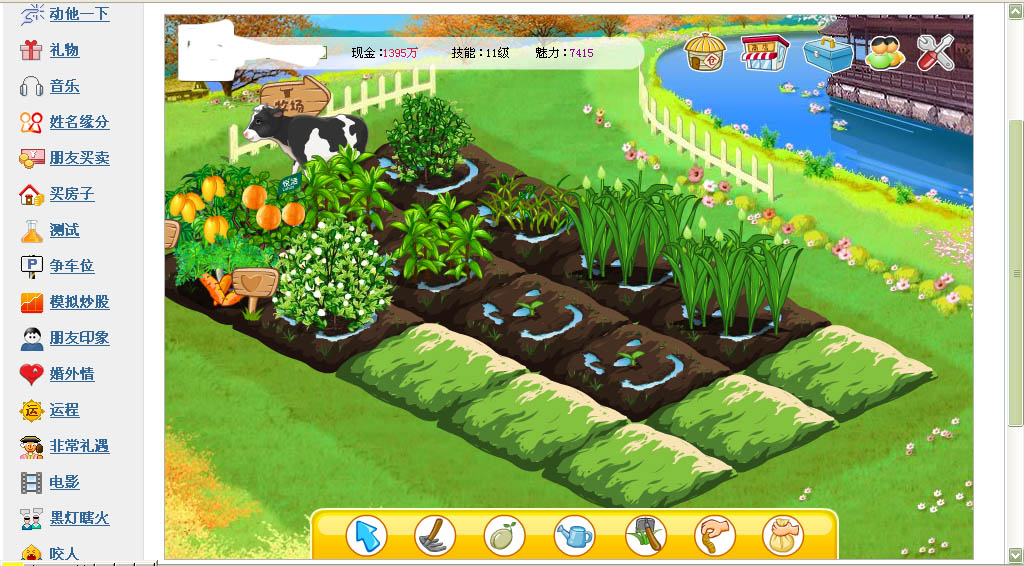Open 模拟炒股 stock simulator link
The image size is (1024, 566).
[79, 302]
